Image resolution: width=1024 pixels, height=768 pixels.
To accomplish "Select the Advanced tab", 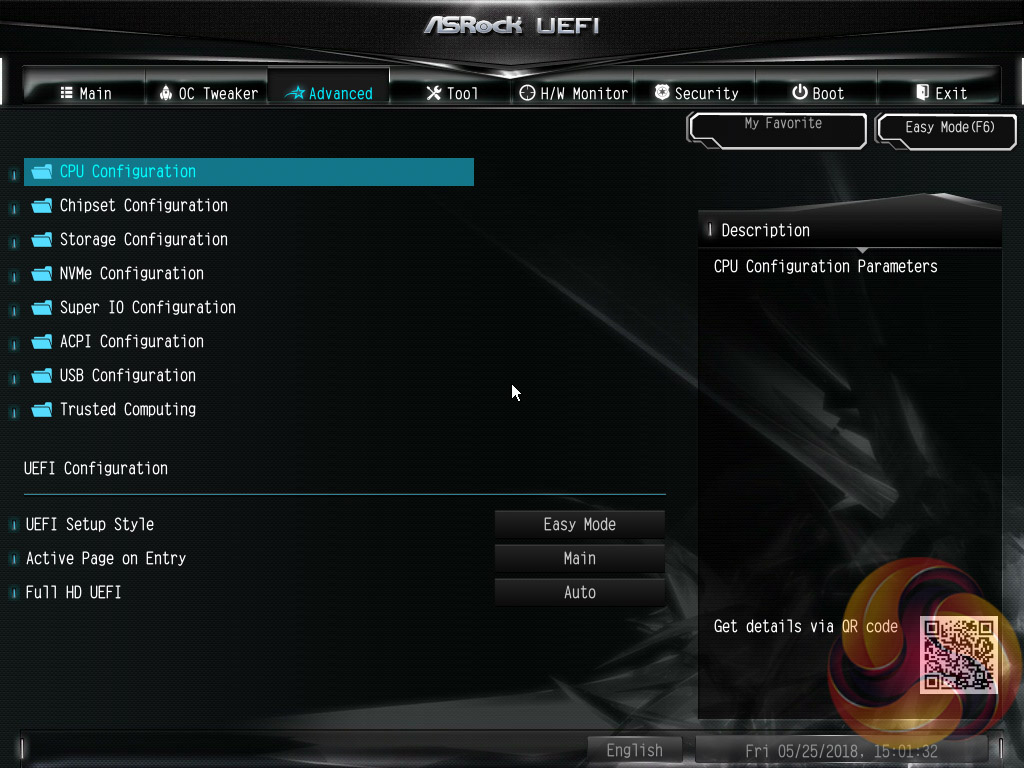I will 329,93.
